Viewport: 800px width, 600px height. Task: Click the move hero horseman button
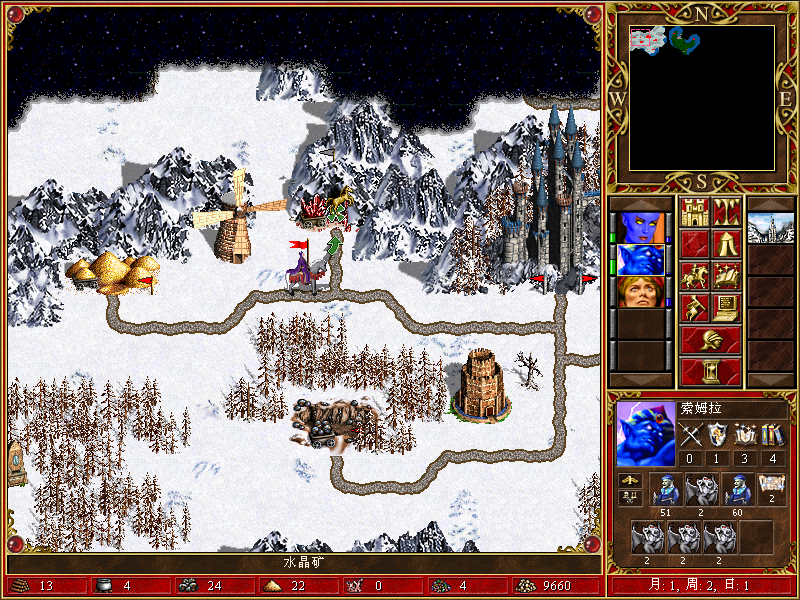click(694, 275)
